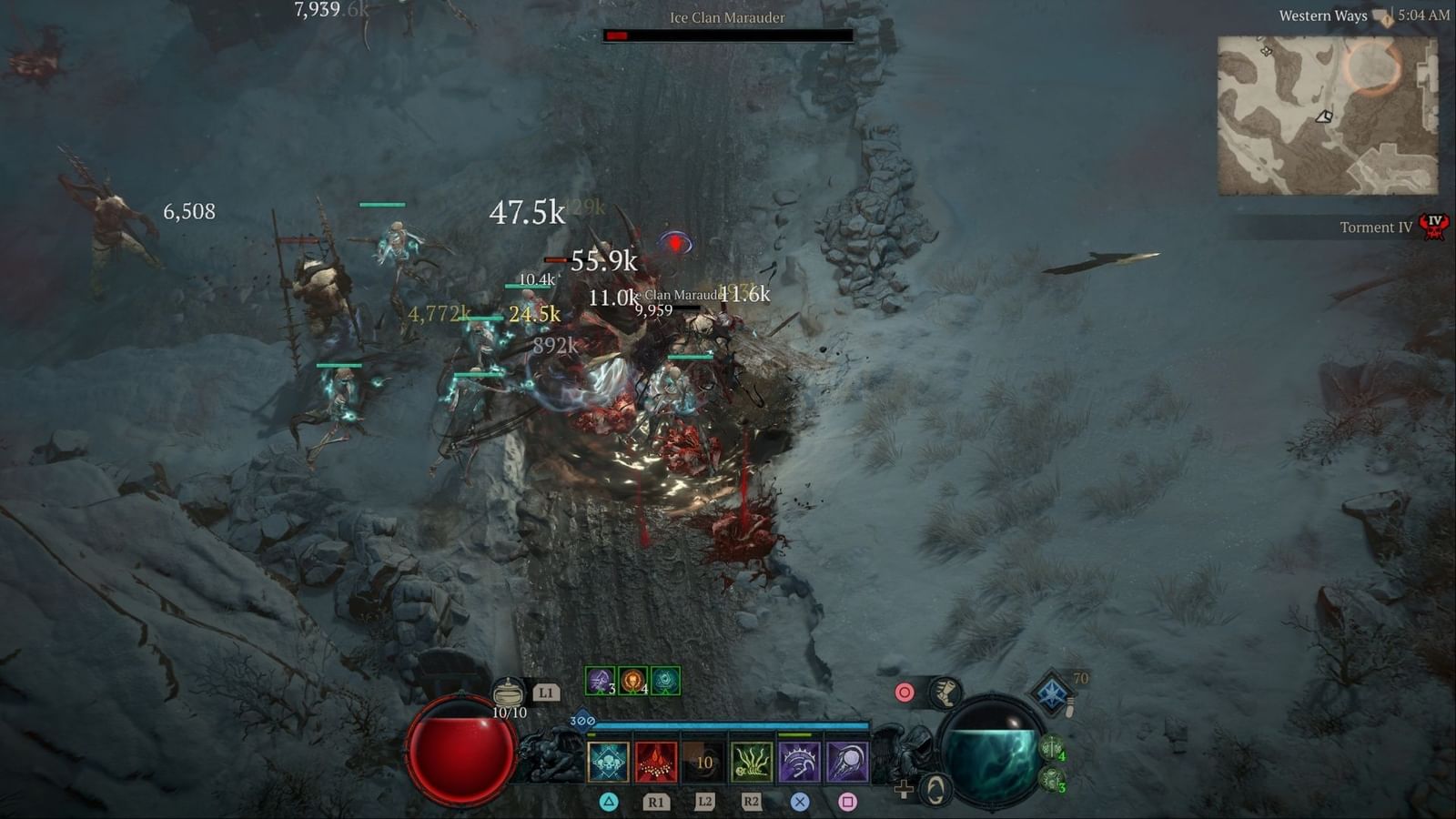Click the red Circle action icon
This screenshot has width=1456, height=819.
[x=905, y=690]
